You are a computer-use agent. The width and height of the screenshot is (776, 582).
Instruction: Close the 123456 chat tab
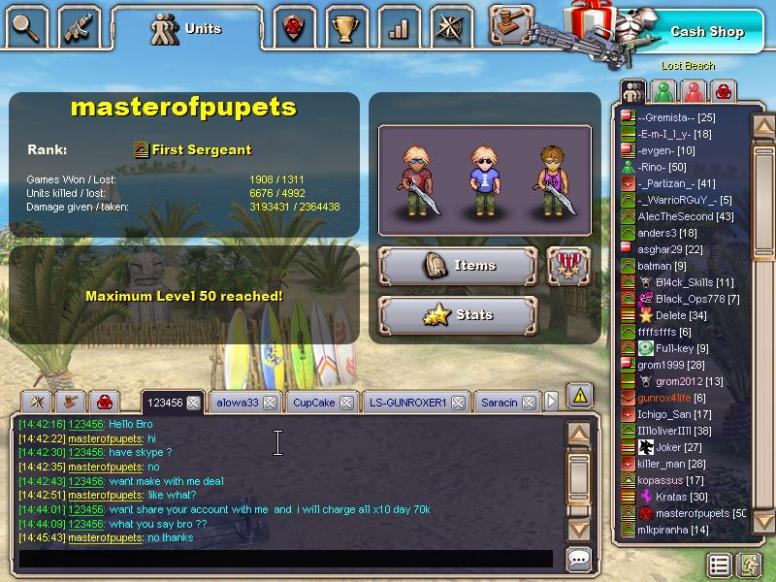[193, 403]
